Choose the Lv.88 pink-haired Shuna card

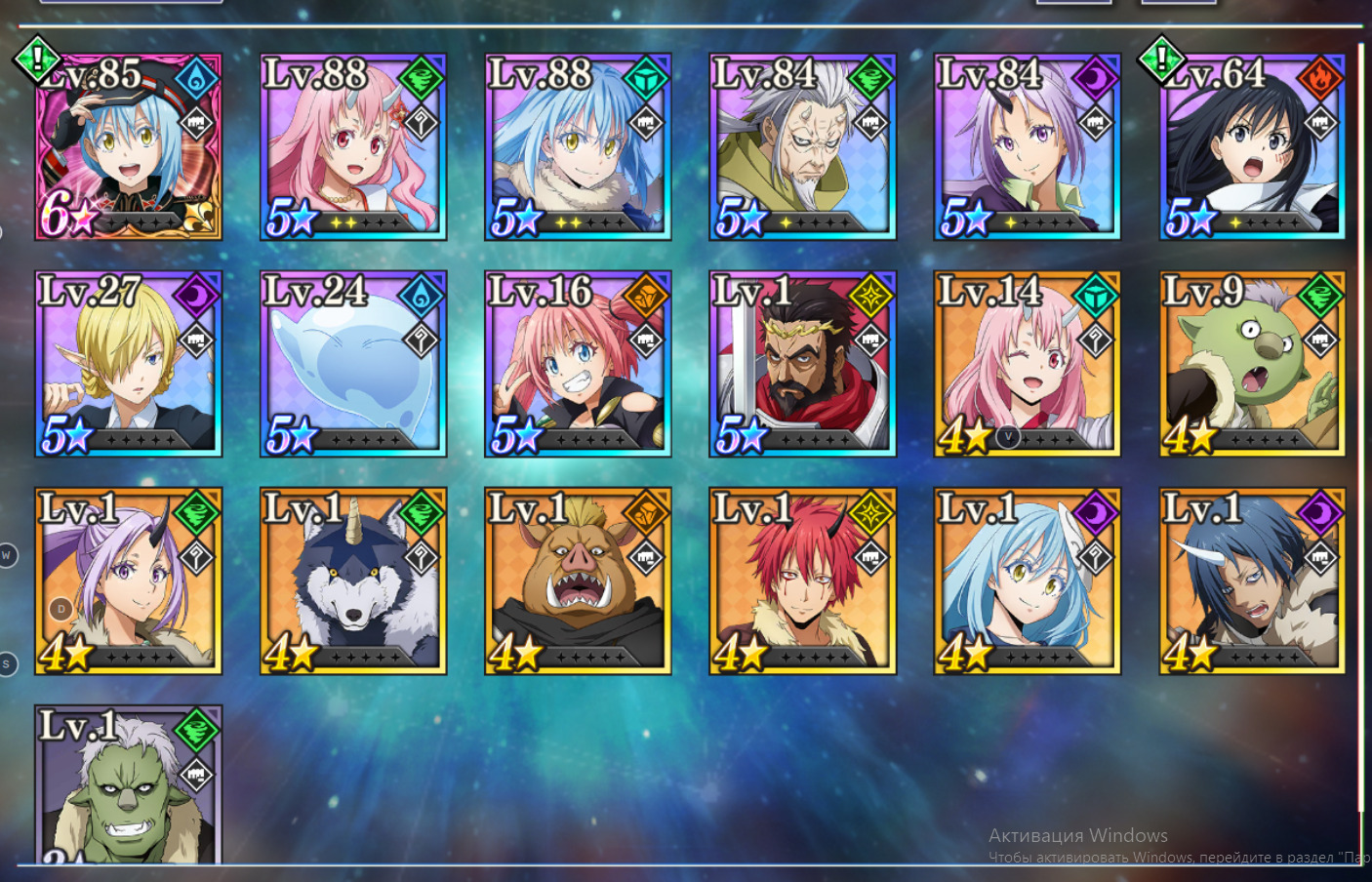pyautogui.click(x=353, y=147)
